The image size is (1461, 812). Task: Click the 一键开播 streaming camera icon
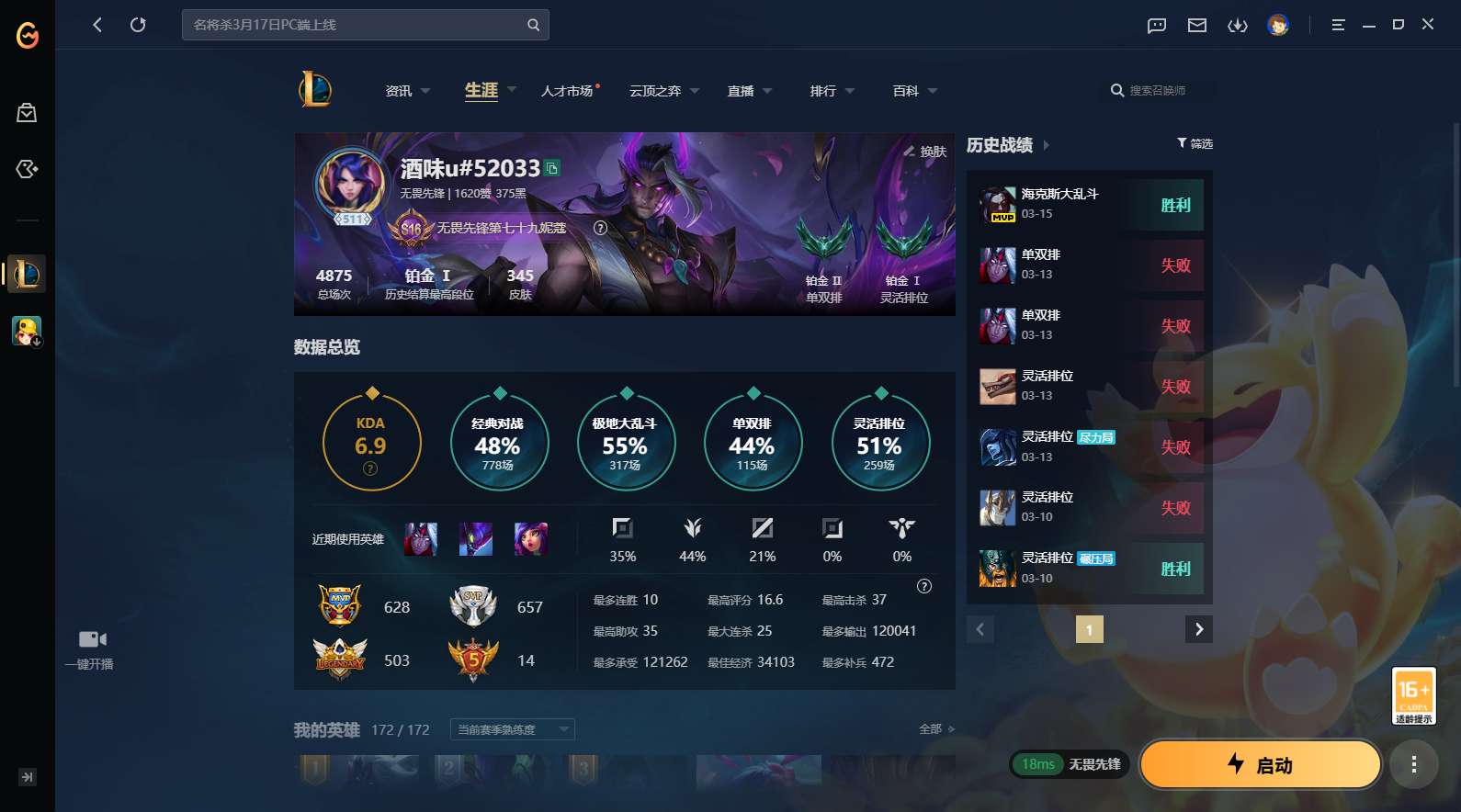click(92, 637)
